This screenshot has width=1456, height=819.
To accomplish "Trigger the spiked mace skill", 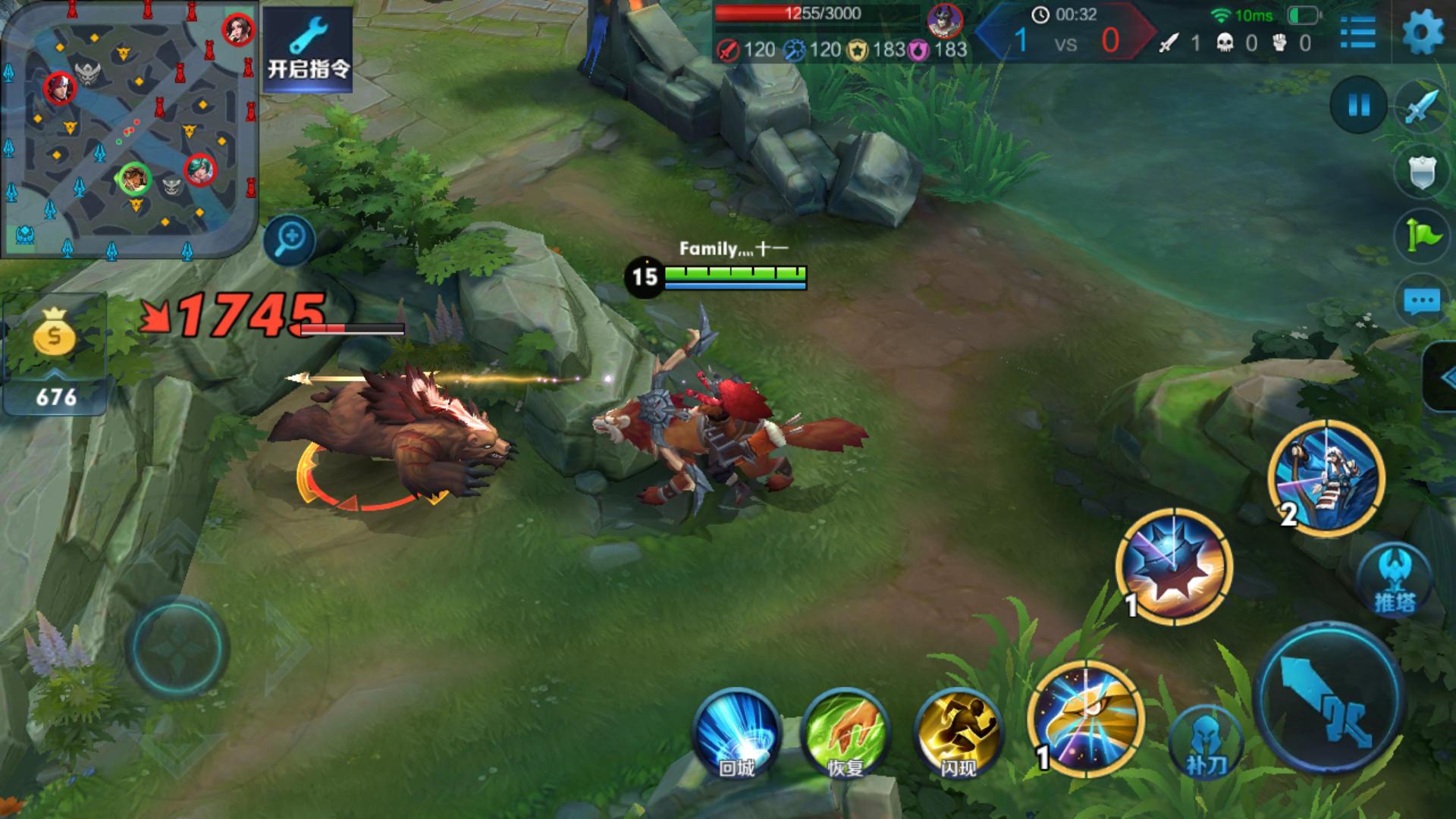I will pos(1175,565).
